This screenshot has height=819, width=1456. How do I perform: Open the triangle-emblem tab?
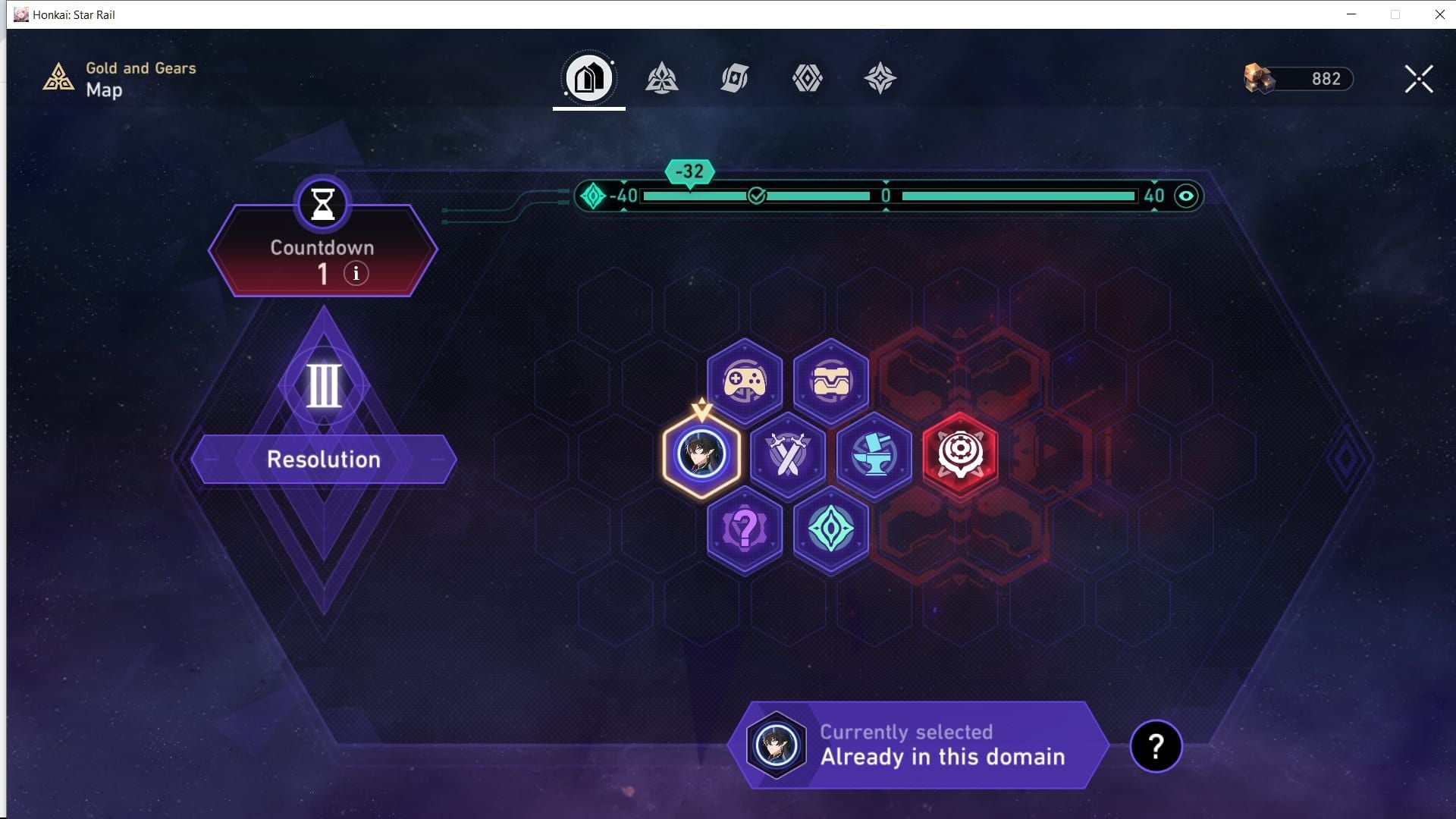pos(661,78)
